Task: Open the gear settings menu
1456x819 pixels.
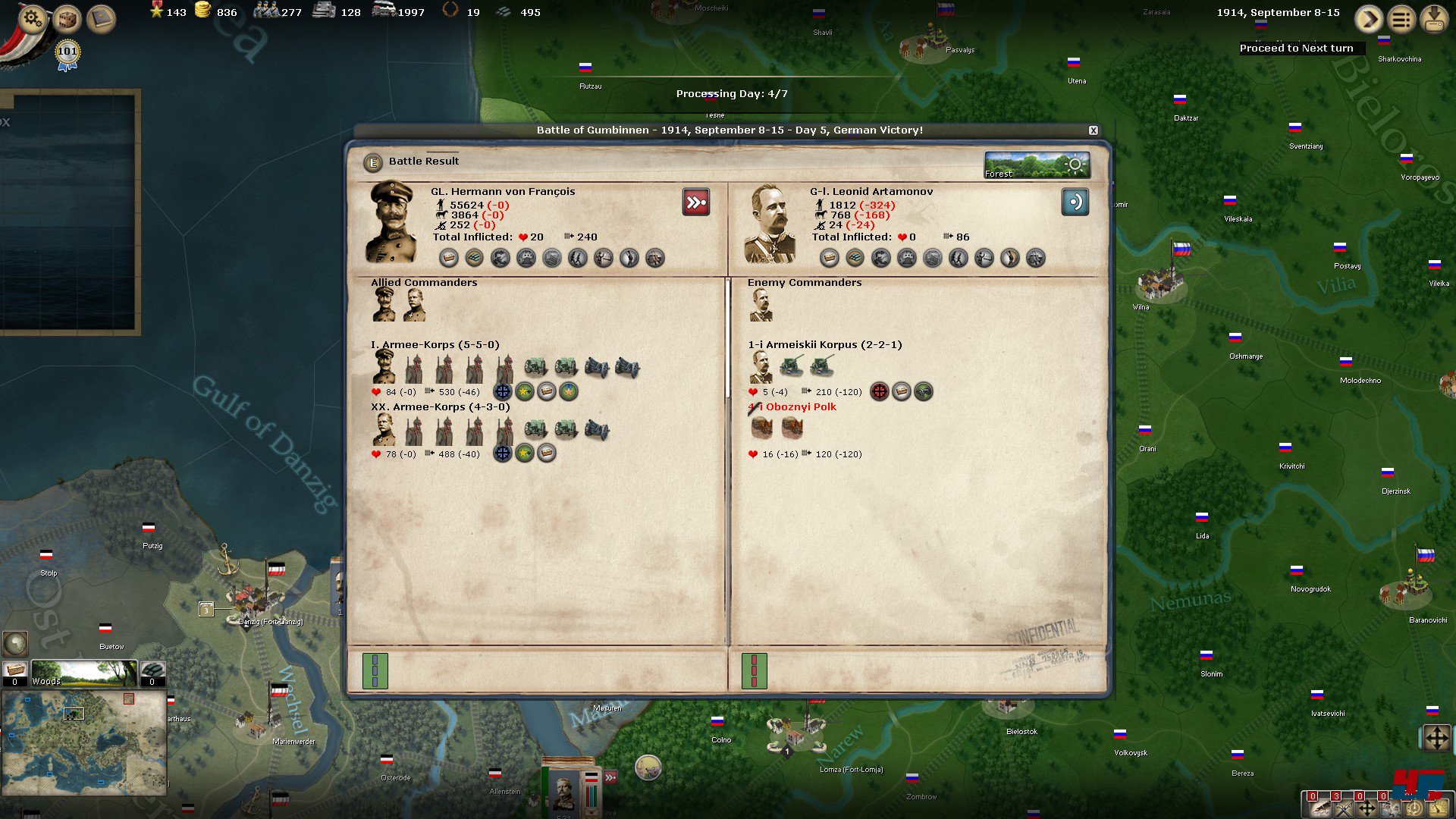Action: (33, 17)
